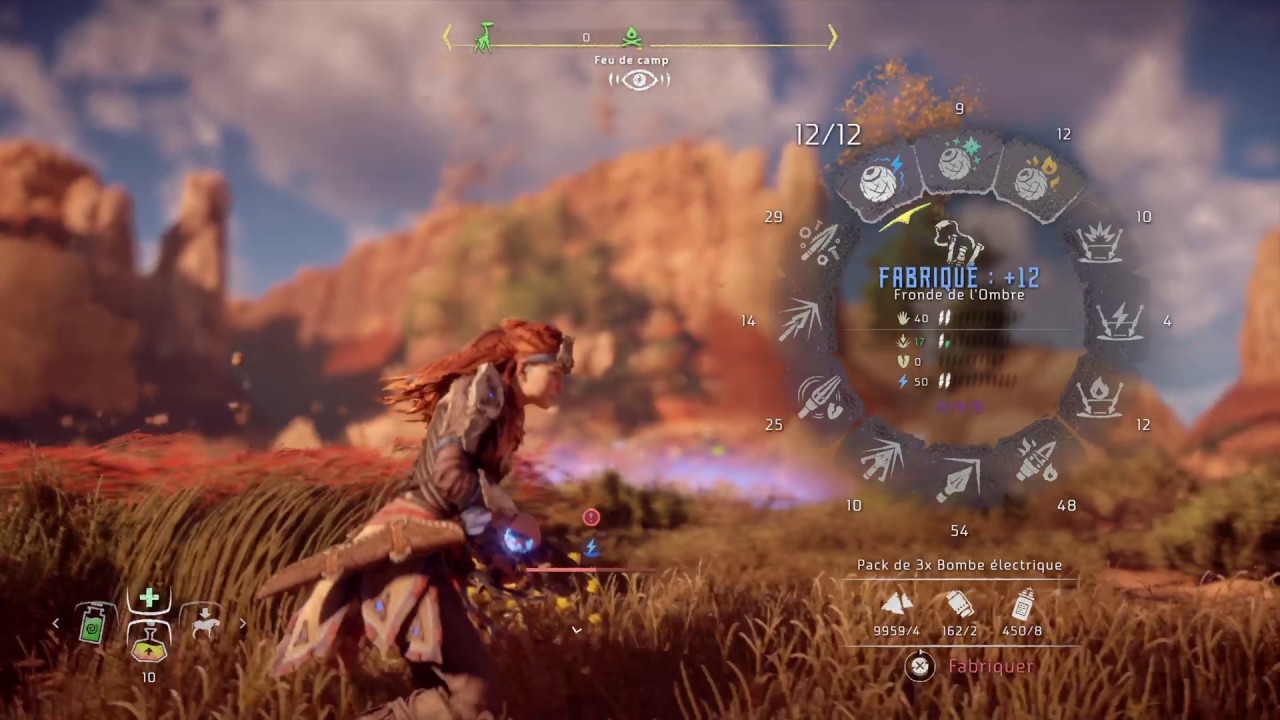Image resolution: width=1280 pixels, height=720 pixels.
Task: Click the Fabriquer craft label
Action: pyautogui.click(x=990, y=666)
